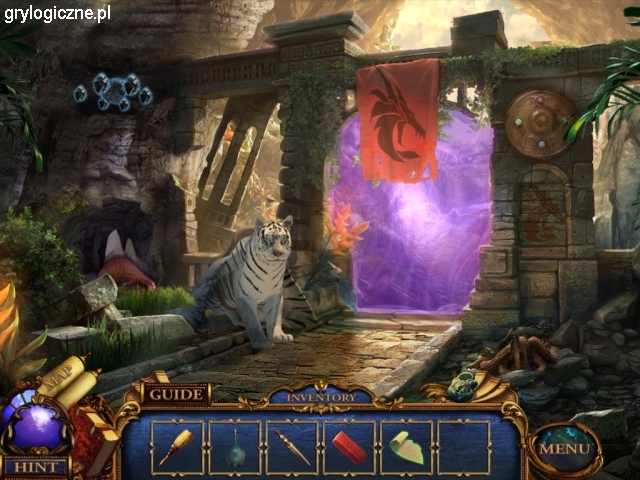The height and width of the screenshot is (480, 640).
Task: Select the pale stone fragment in inventory
Action: pos(407,446)
